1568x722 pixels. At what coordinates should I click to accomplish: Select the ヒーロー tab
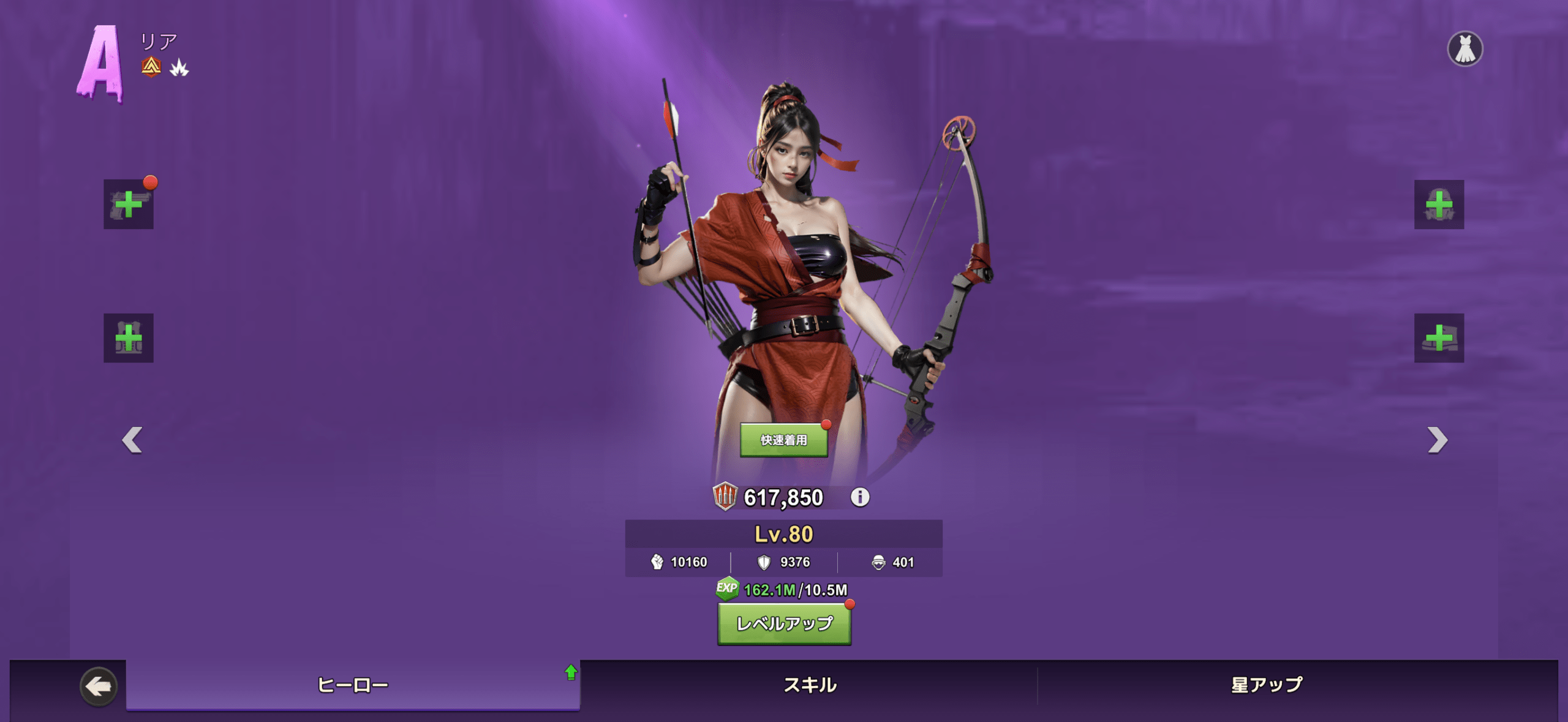coord(353,685)
